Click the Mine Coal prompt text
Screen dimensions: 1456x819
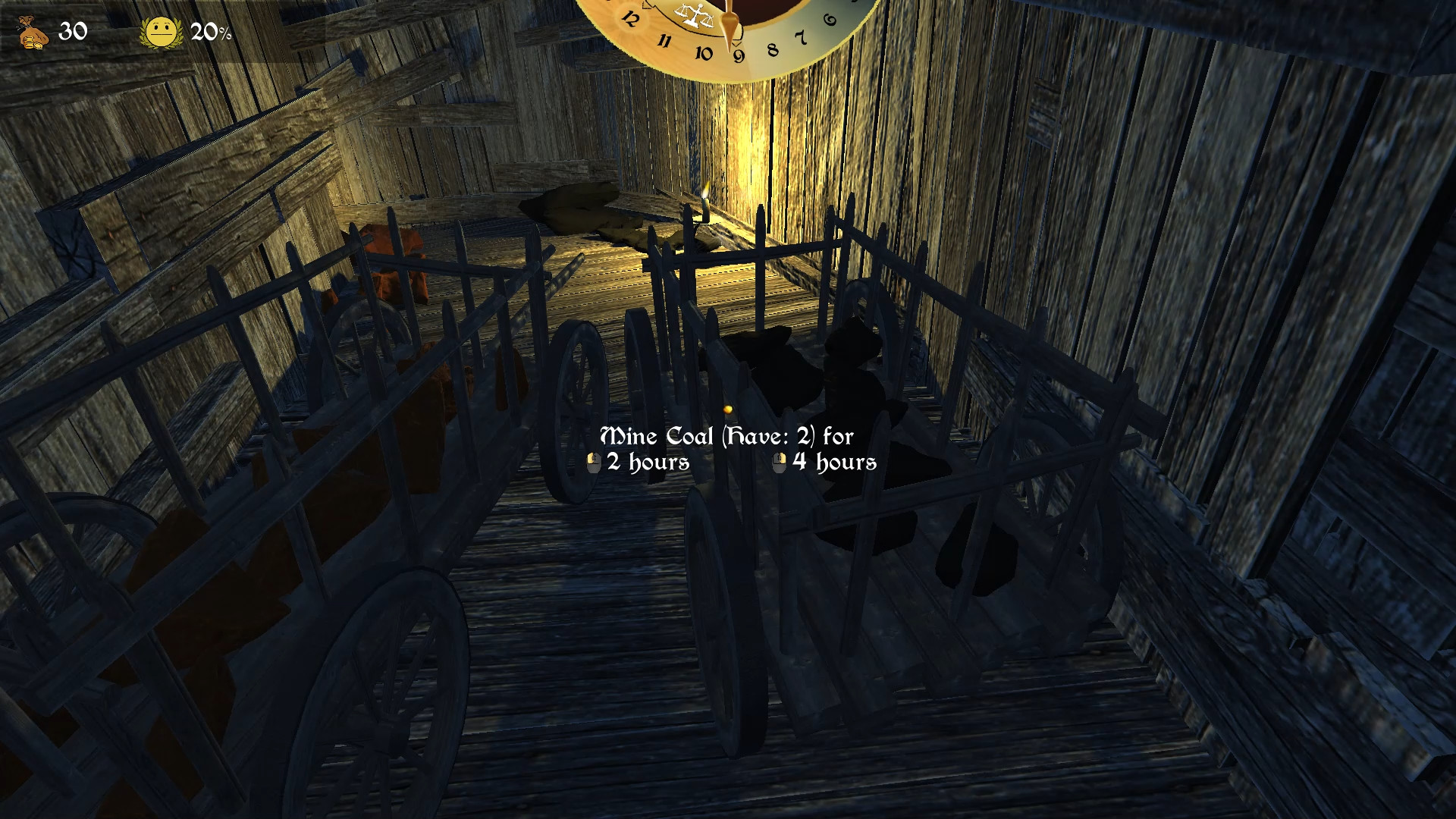[x=726, y=437]
